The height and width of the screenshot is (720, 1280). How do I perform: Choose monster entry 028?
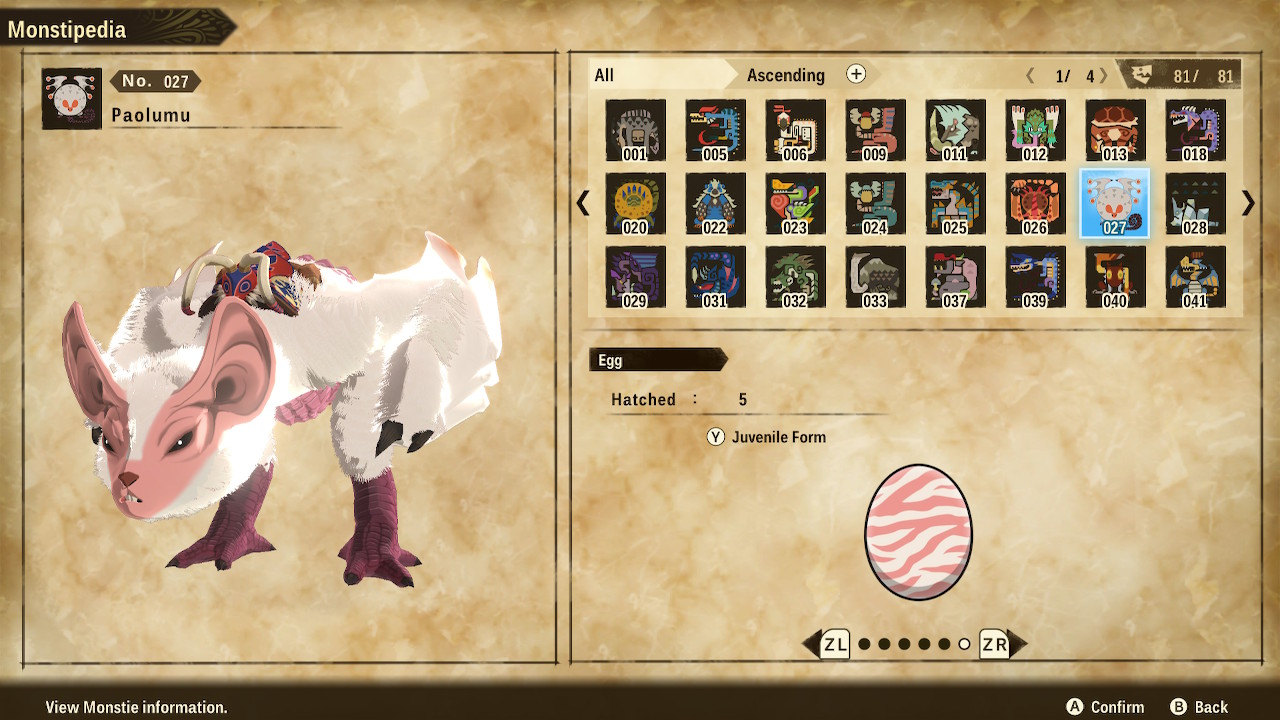(x=1195, y=203)
